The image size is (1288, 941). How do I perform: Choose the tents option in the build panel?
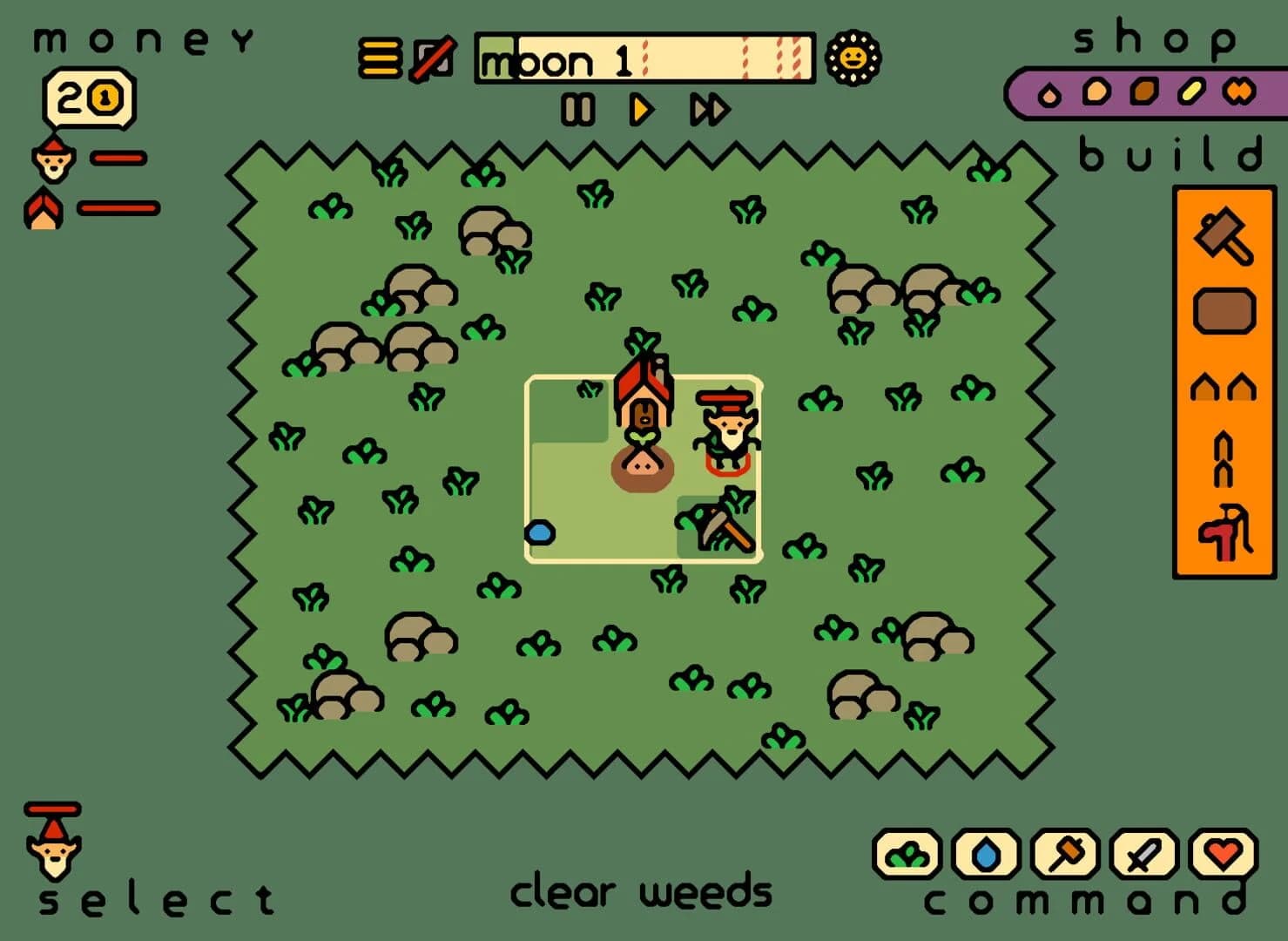[1224, 386]
